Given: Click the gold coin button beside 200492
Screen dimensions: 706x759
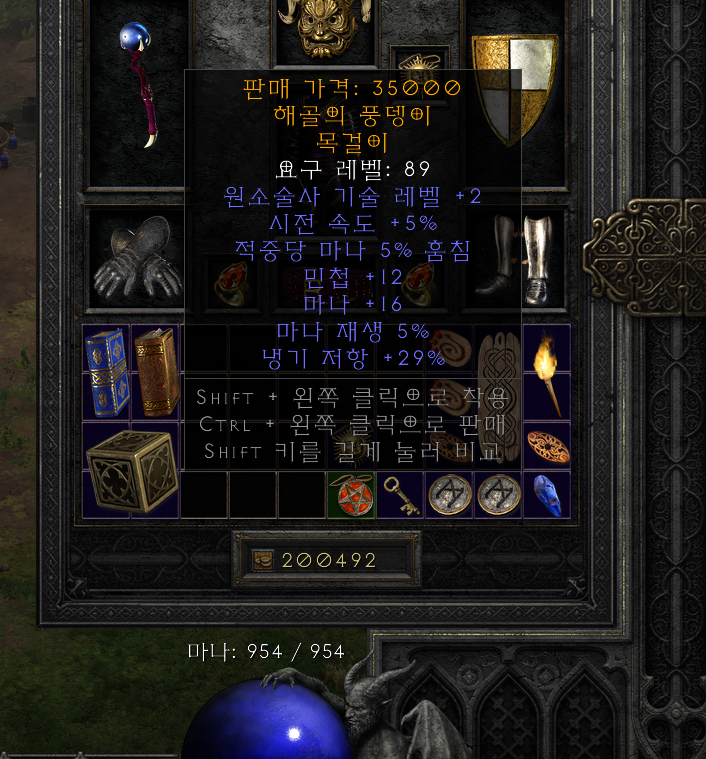Looking at the screenshot, I should click(x=265, y=560).
